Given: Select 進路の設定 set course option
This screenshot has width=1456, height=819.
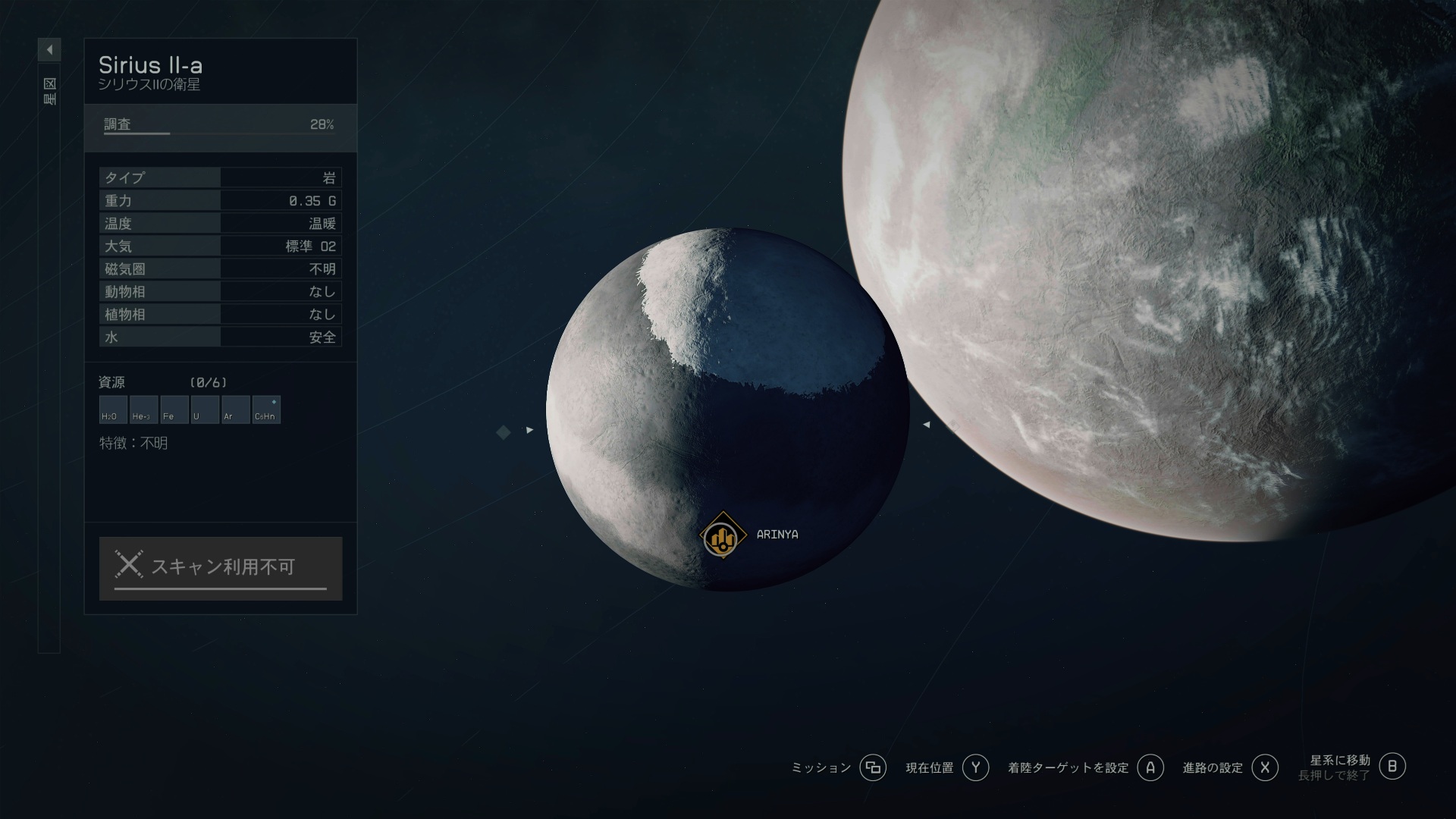Looking at the screenshot, I should click(x=1264, y=767).
